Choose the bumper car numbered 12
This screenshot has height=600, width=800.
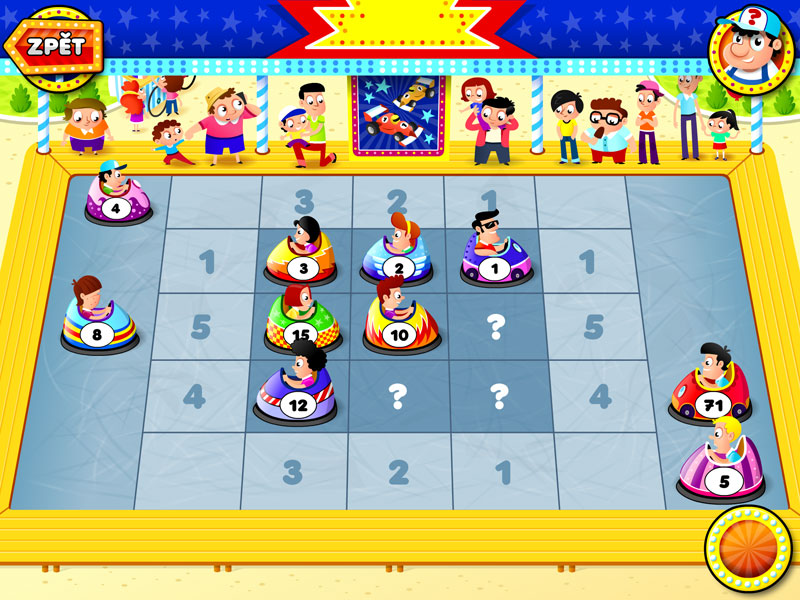point(296,393)
